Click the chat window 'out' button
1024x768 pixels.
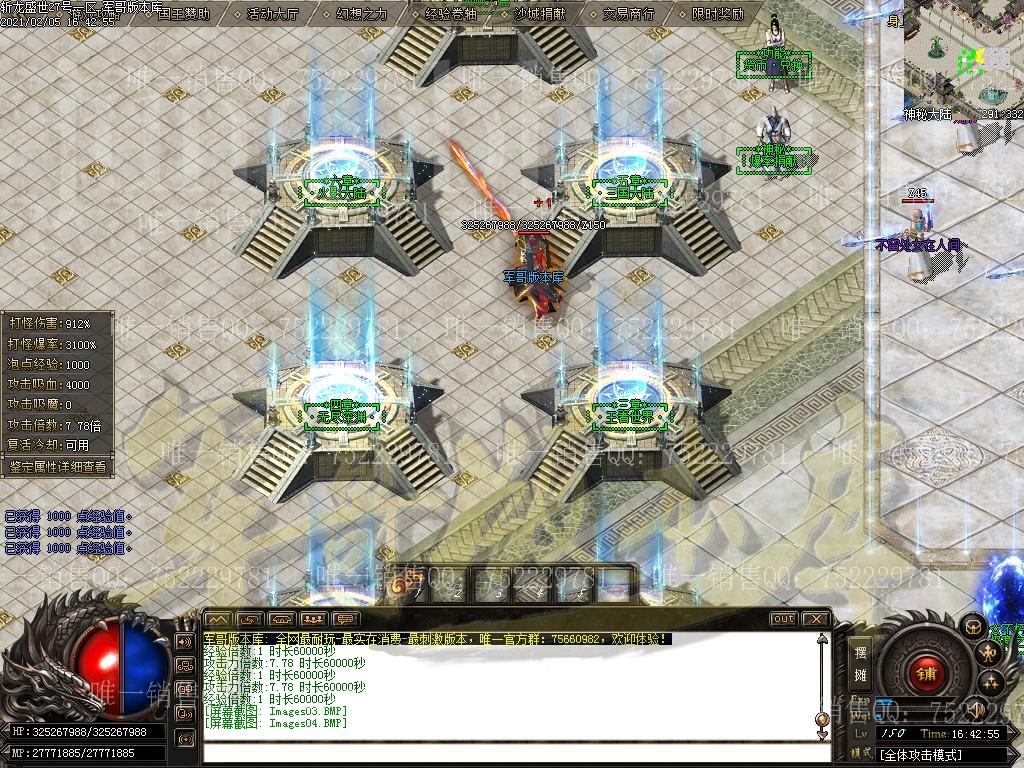point(783,619)
